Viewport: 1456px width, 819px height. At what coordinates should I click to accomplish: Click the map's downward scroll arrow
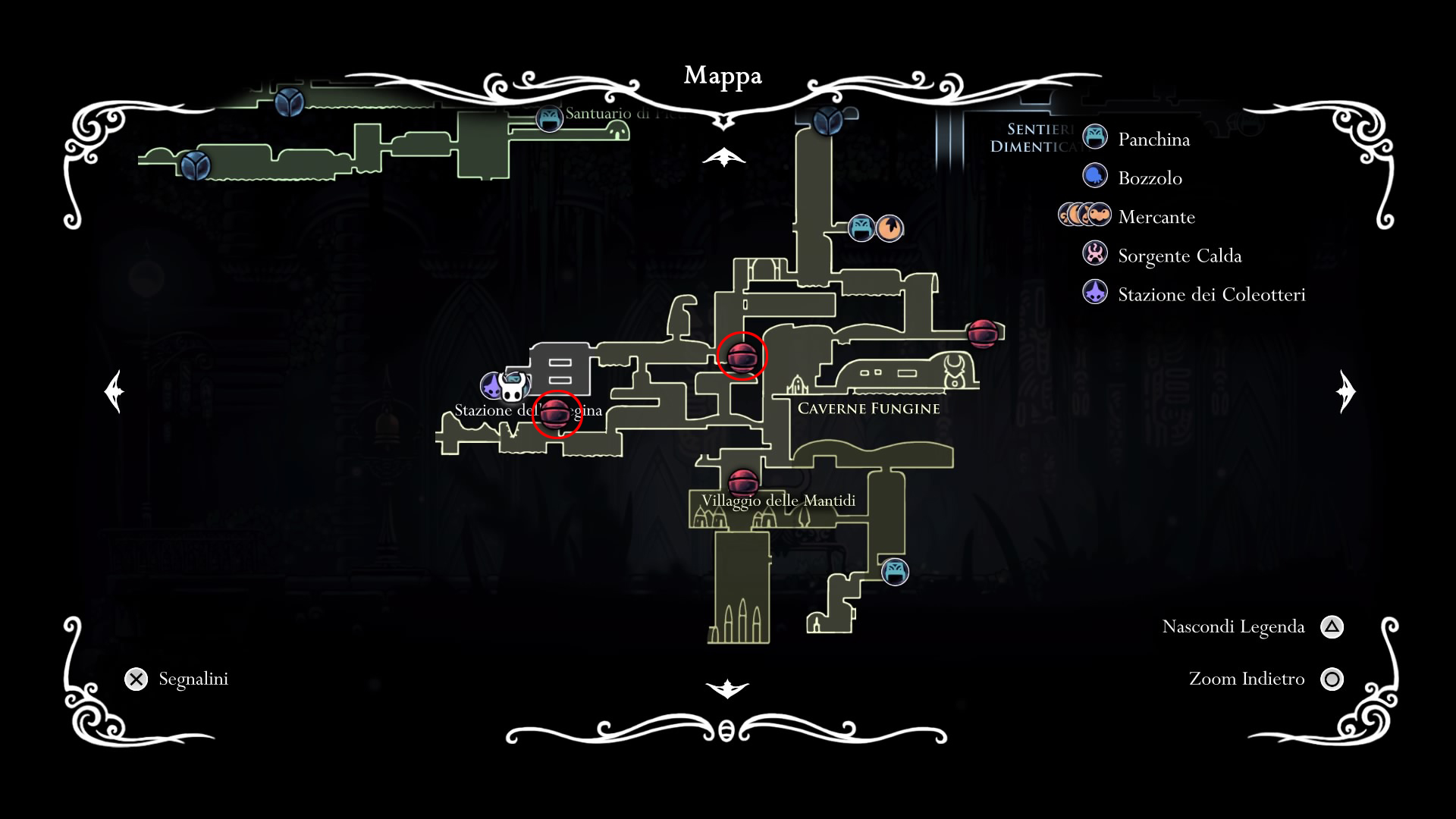pos(726,689)
